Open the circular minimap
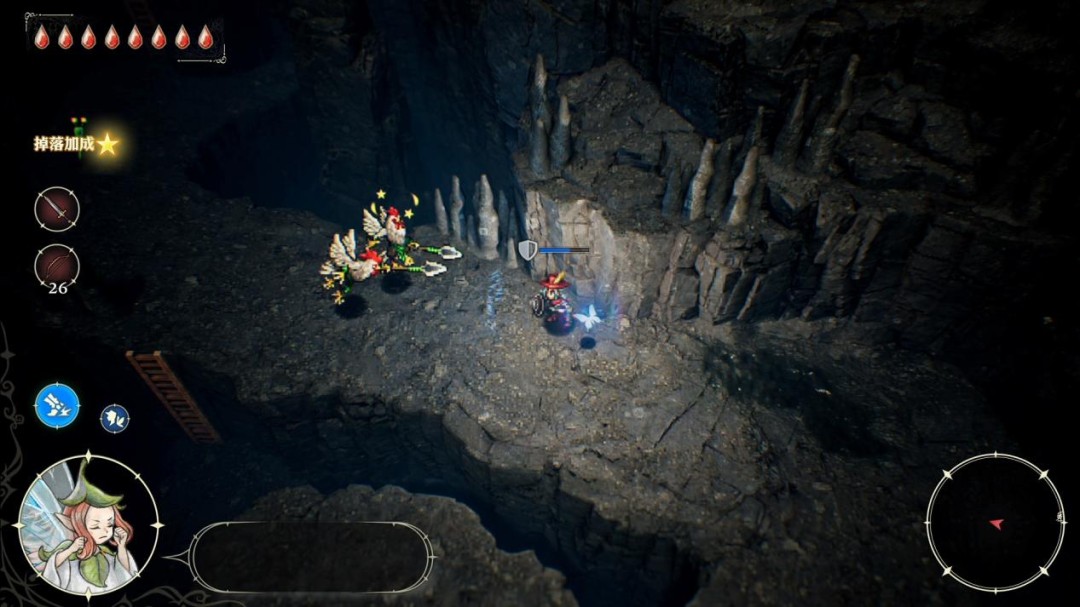 (x=995, y=522)
